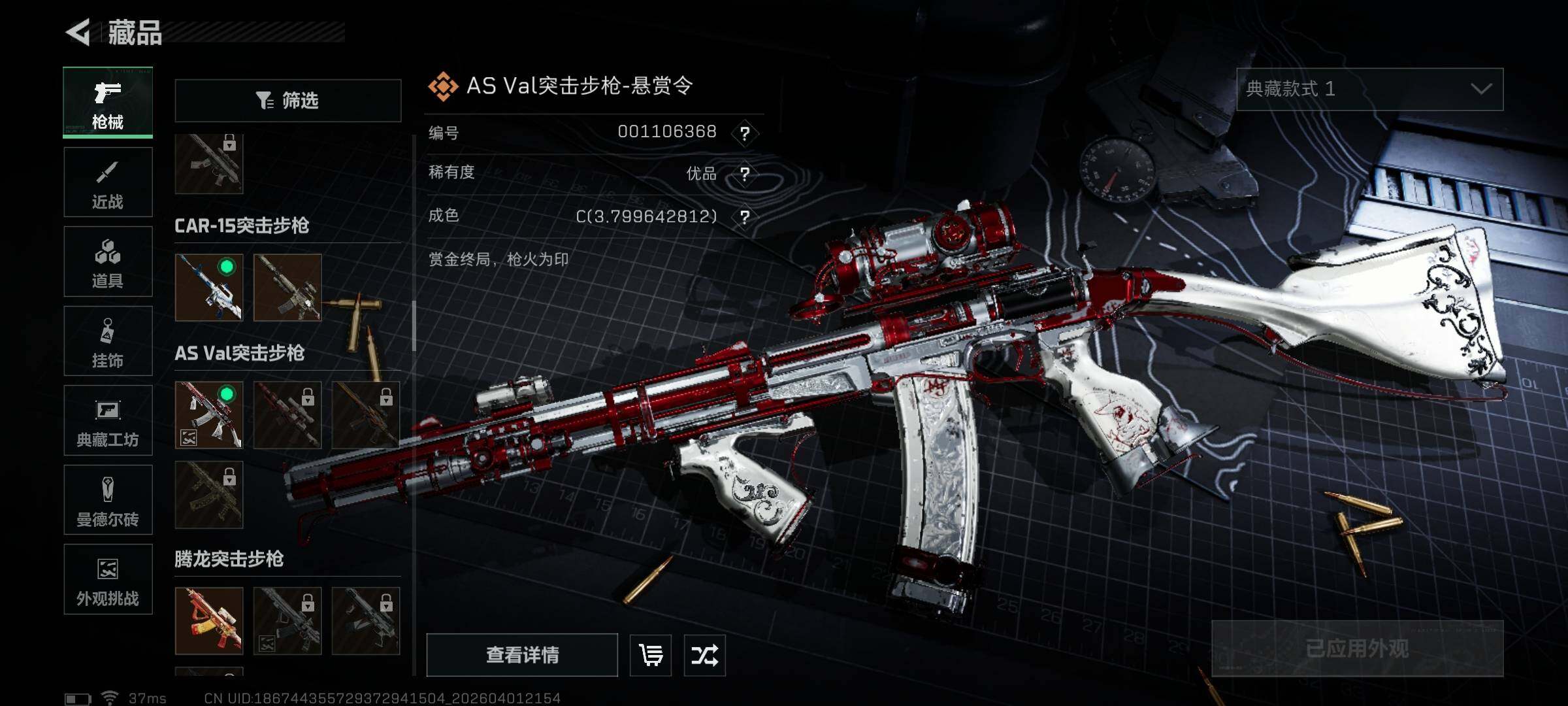Open the 外观挑战 appearance challenge tab

tap(108, 579)
